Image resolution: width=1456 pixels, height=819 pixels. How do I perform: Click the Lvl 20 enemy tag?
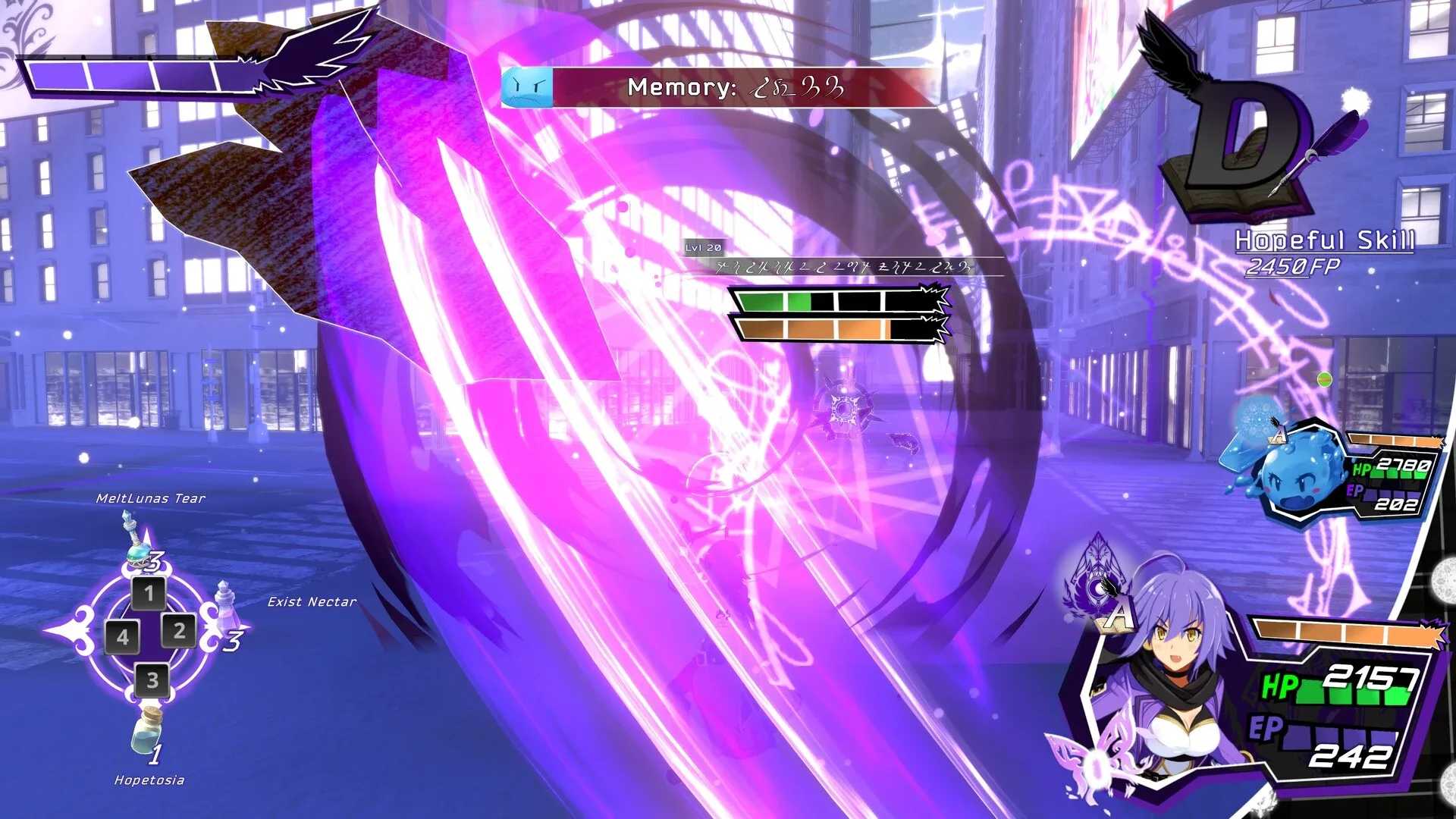point(703,247)
